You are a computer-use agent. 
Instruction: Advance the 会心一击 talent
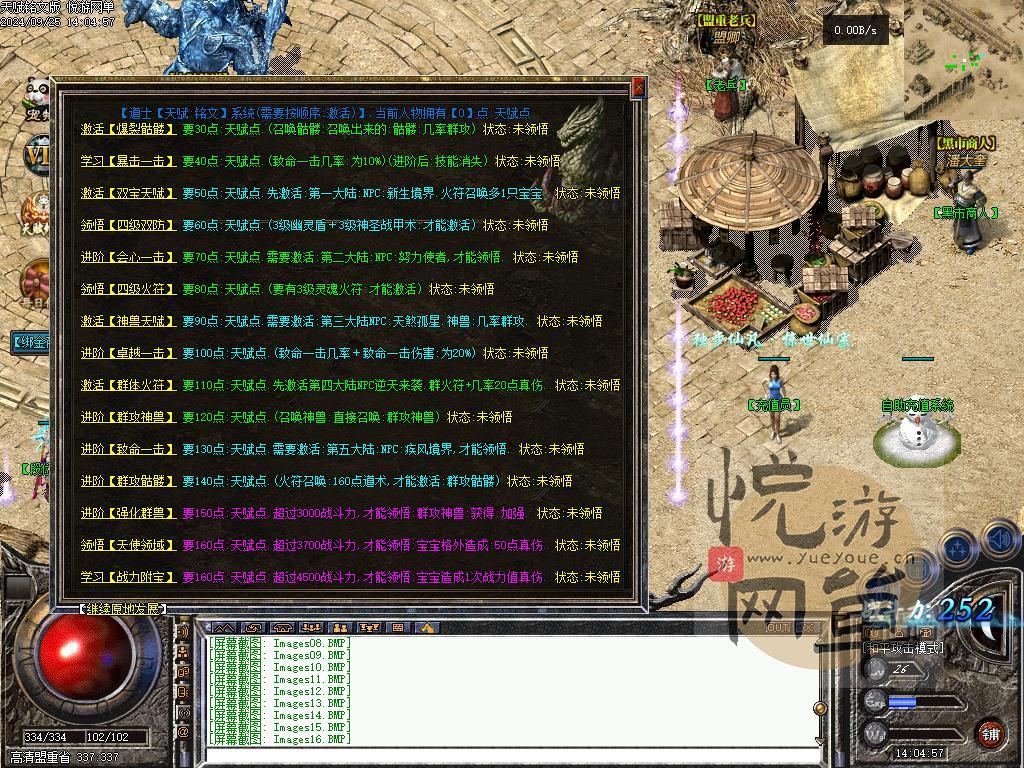128,257
